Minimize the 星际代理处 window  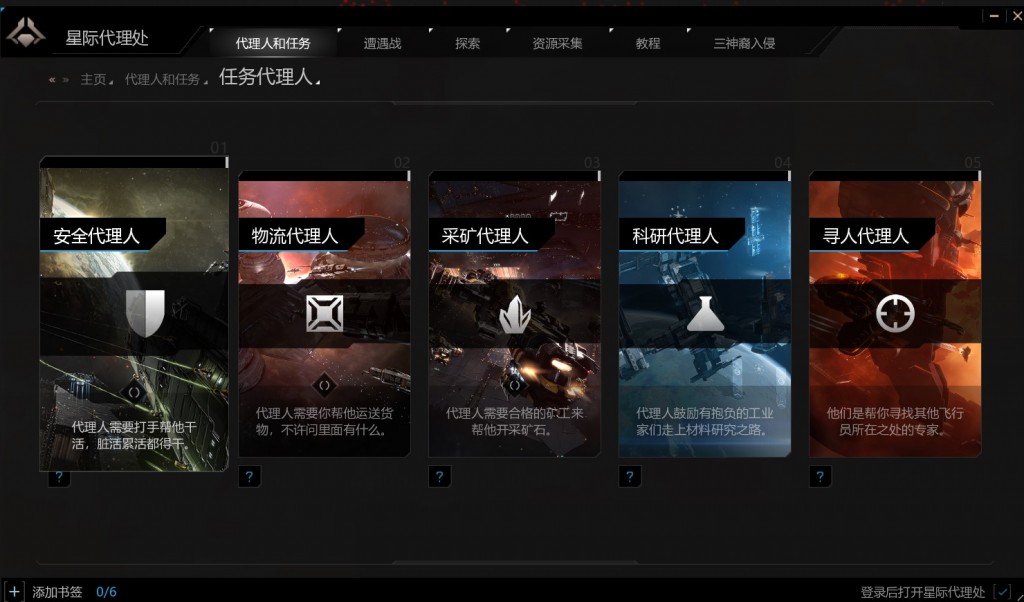pos(993,16)
